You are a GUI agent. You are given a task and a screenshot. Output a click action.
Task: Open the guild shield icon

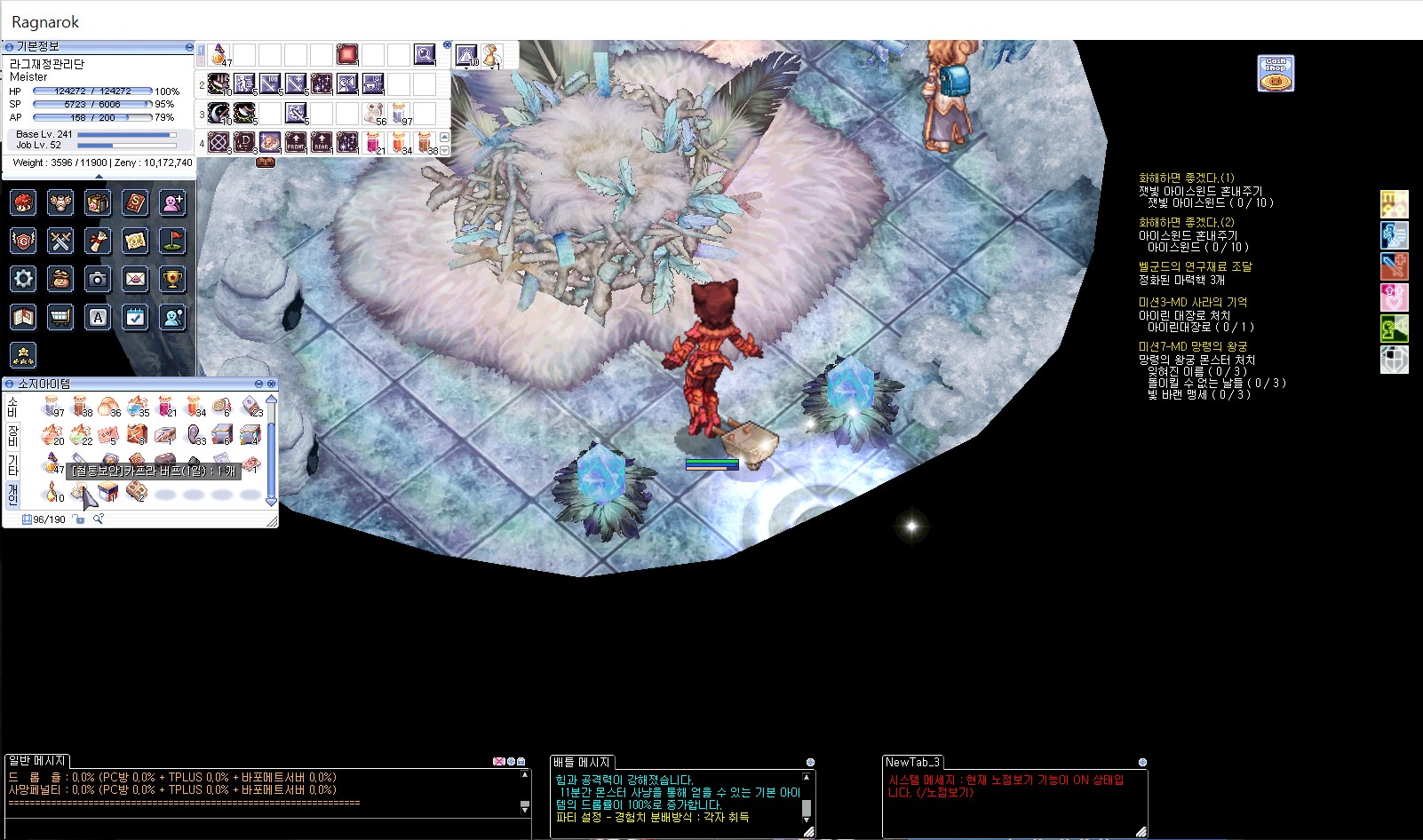(23, 241)
